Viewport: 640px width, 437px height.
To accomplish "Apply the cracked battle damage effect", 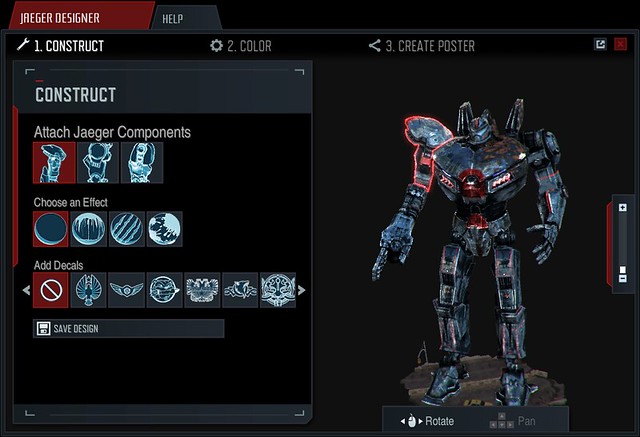I will [165, 229].
